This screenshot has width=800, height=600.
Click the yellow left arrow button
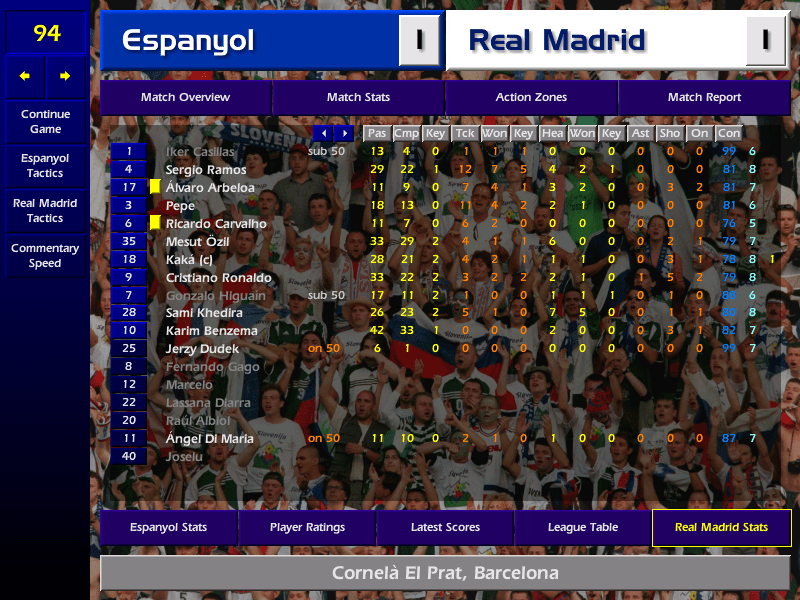pyautogui.click(x=25, y=76)
